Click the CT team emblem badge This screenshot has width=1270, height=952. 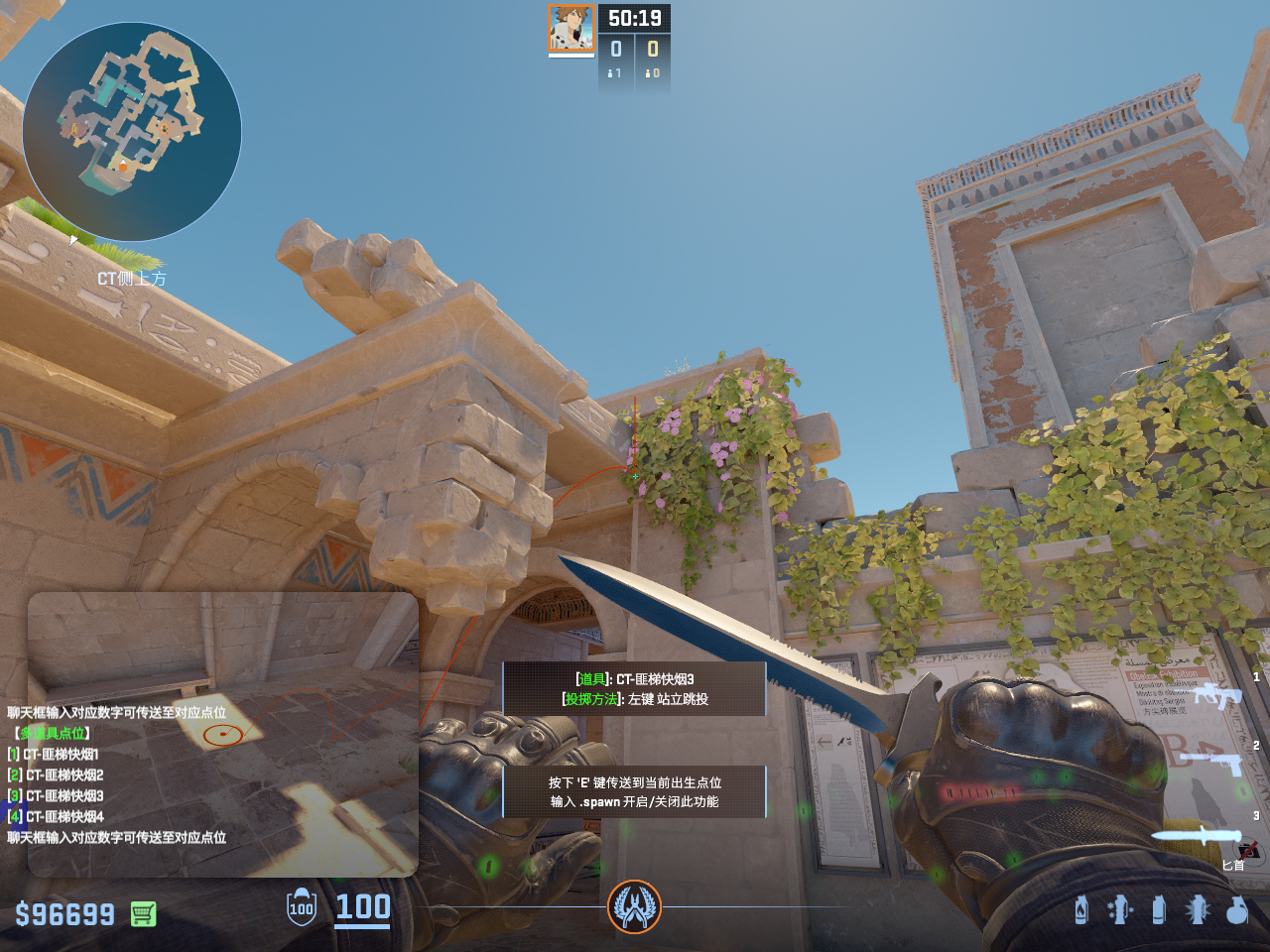(634, 906)
